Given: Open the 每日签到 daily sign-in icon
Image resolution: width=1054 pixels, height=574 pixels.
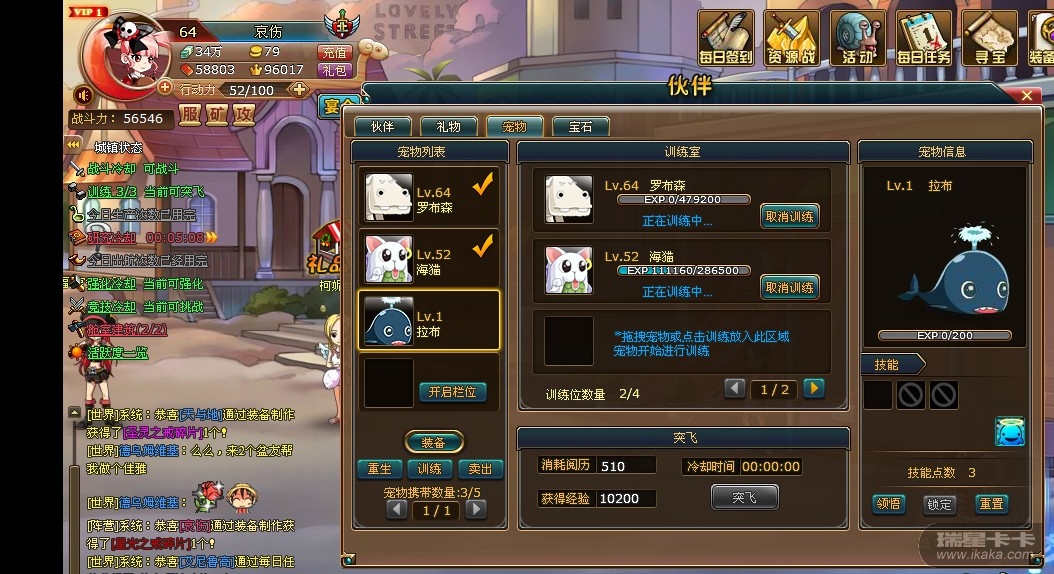Looking at the screenshot, I should (726, 38).
